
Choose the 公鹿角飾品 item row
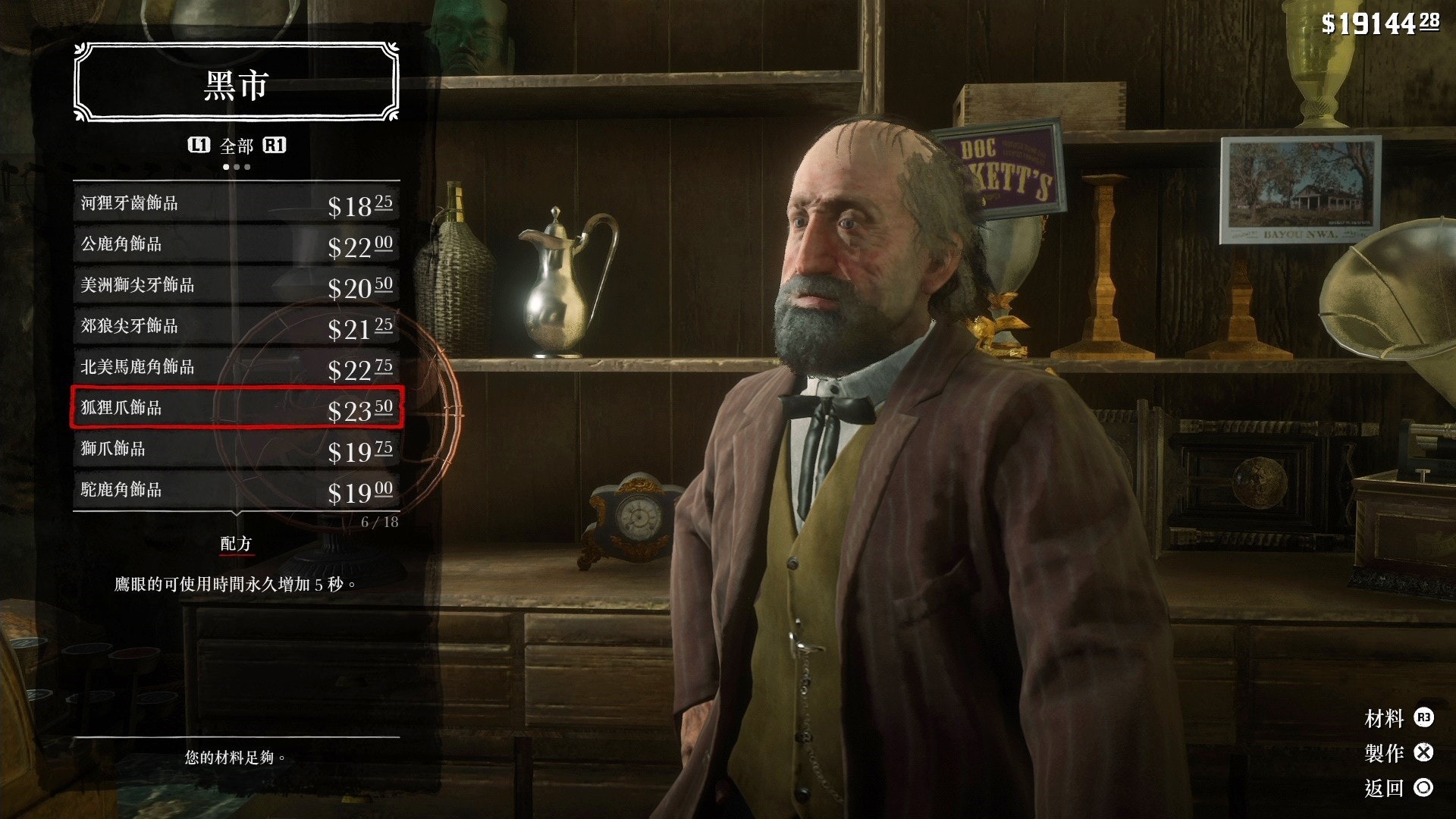click(236, 244)
